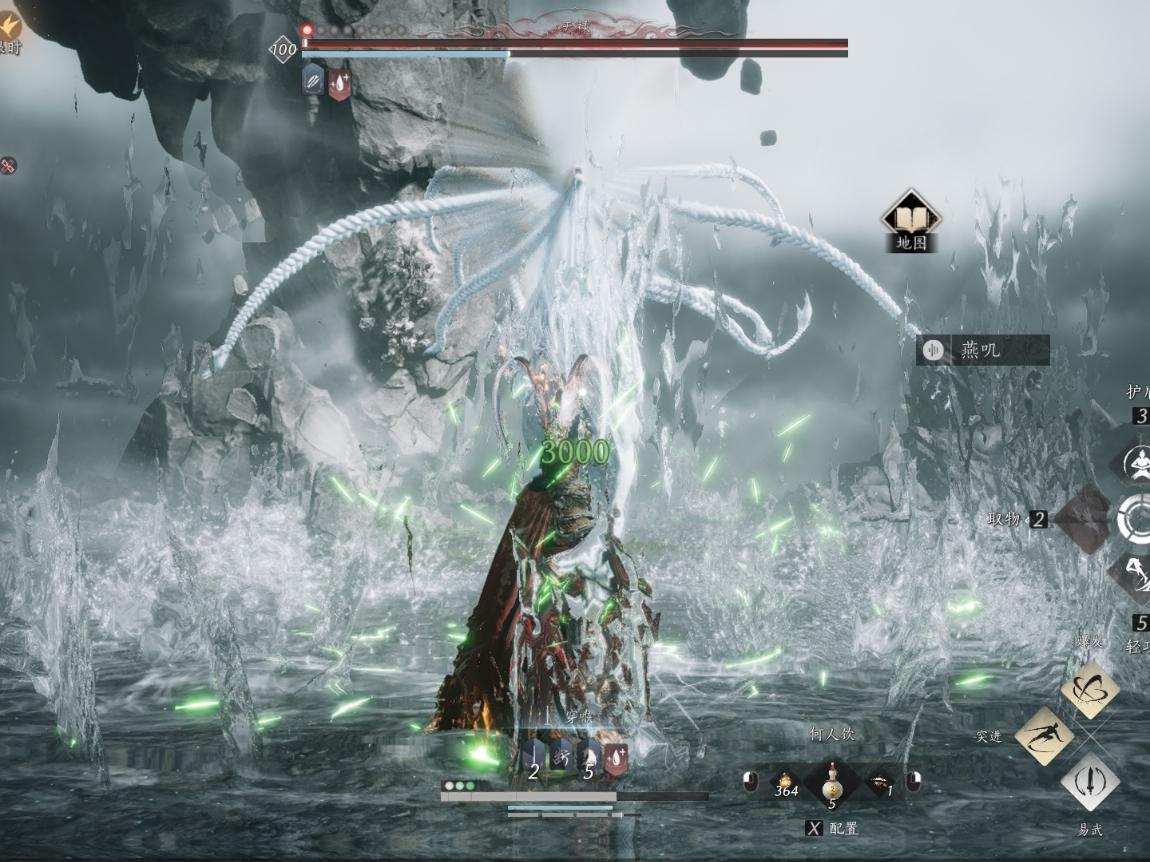
Task: Select the fire item slot showing 364
Action: 786,783
